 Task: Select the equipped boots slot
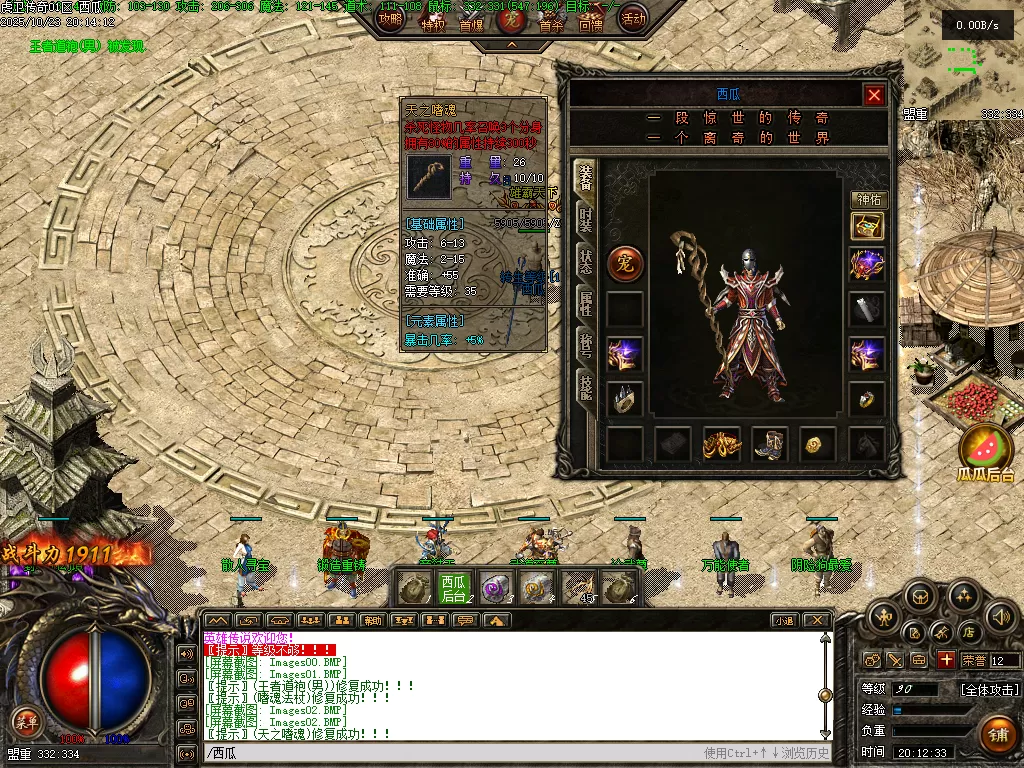tap(770, 444)
